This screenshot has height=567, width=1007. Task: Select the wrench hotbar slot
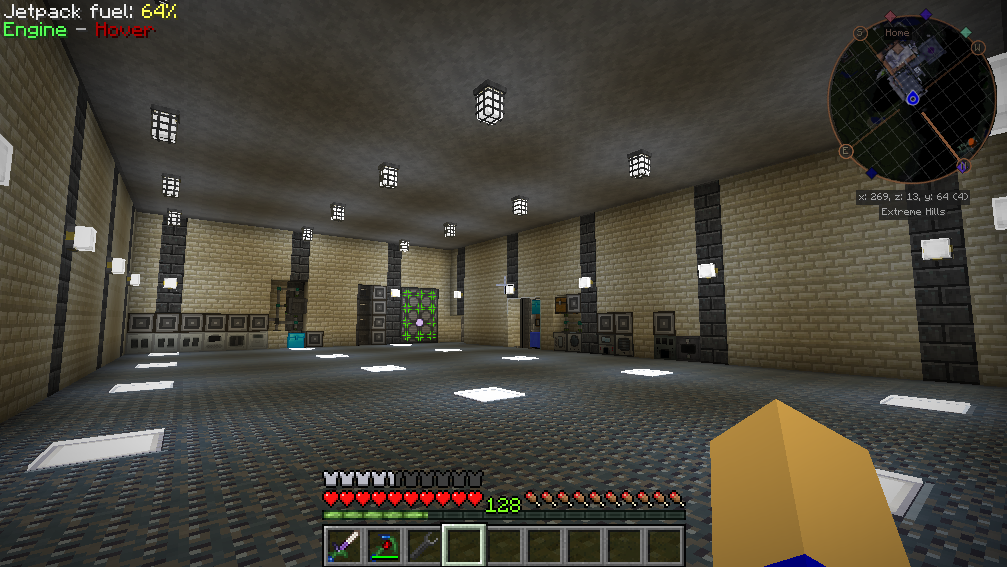coord(424,546)
